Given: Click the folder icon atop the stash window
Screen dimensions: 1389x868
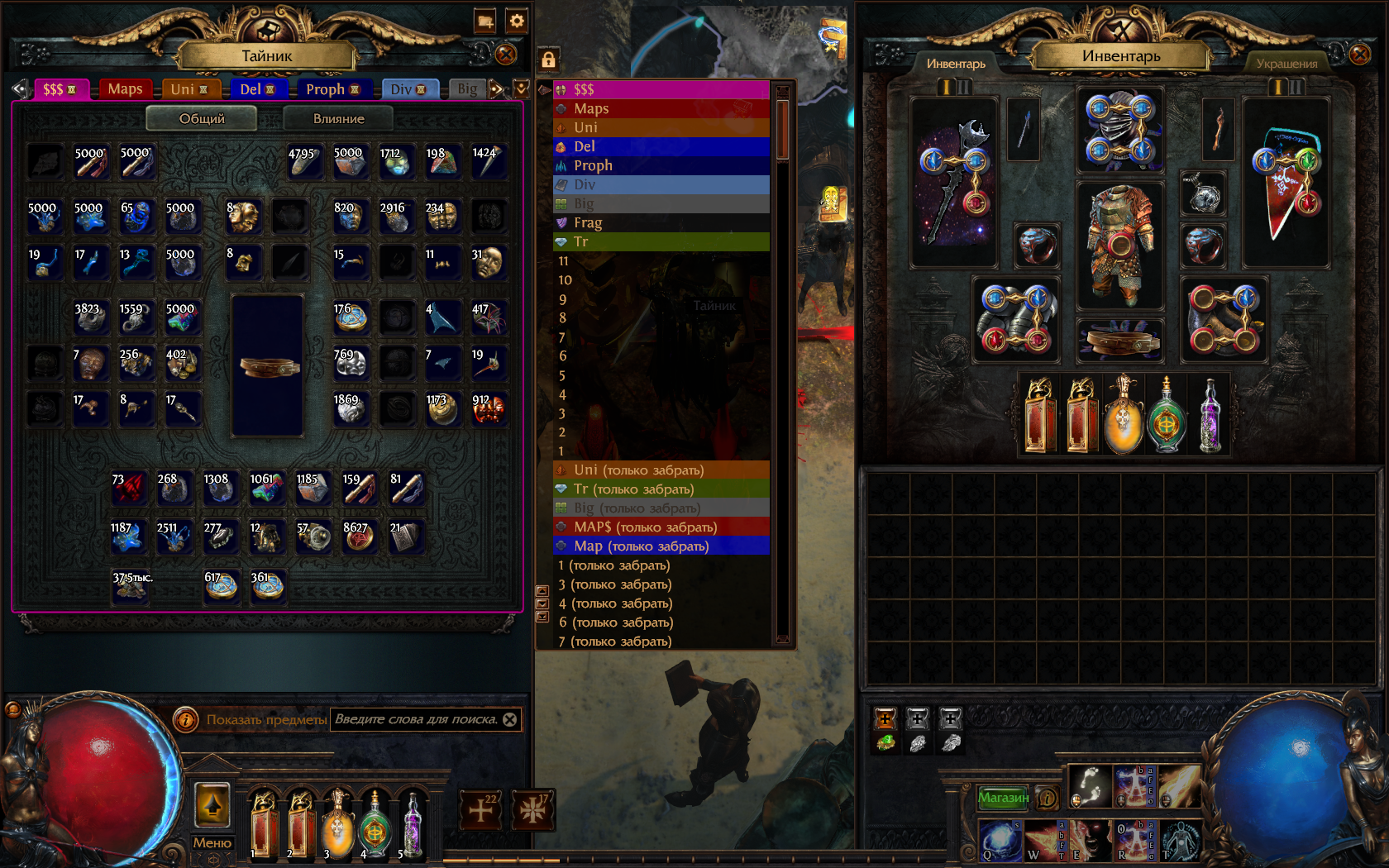Looking at the screenshot, I should pyautogui.click(x=486, y=22).
